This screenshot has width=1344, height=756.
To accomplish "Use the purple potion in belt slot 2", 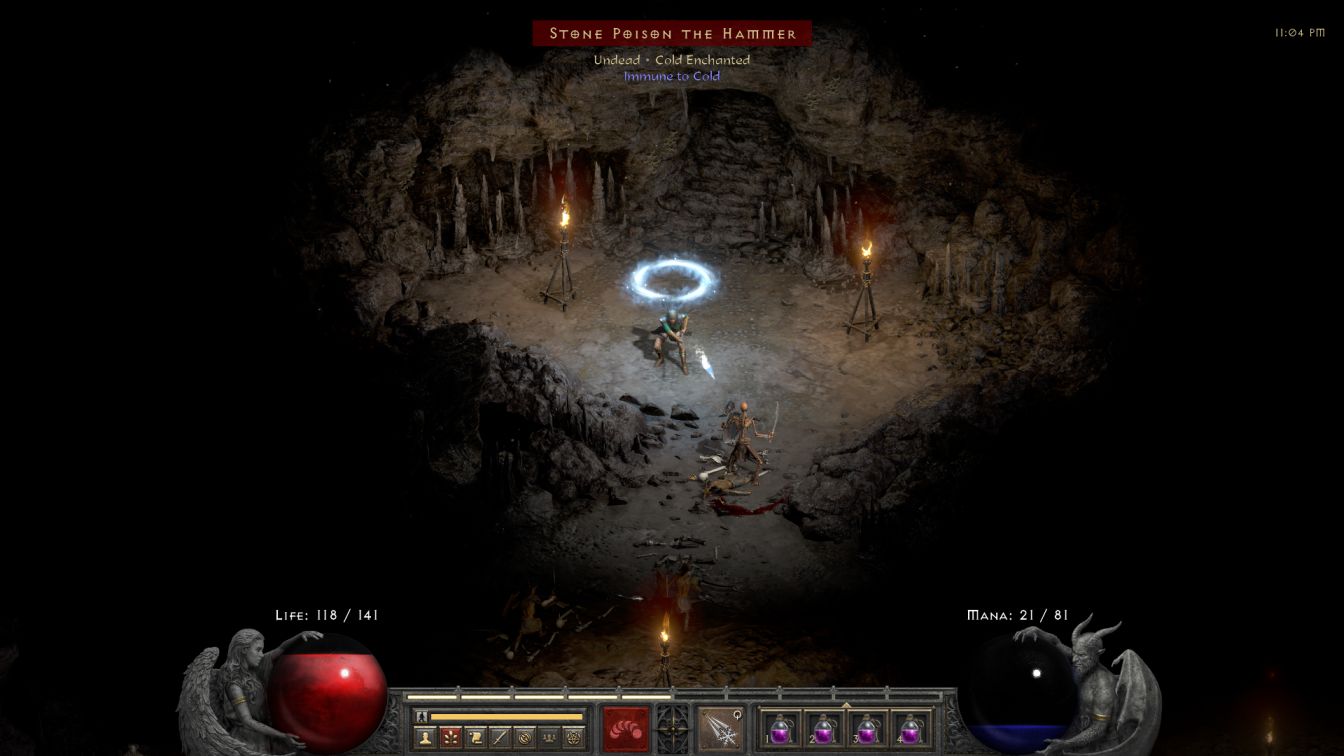I will coord(825,727).
